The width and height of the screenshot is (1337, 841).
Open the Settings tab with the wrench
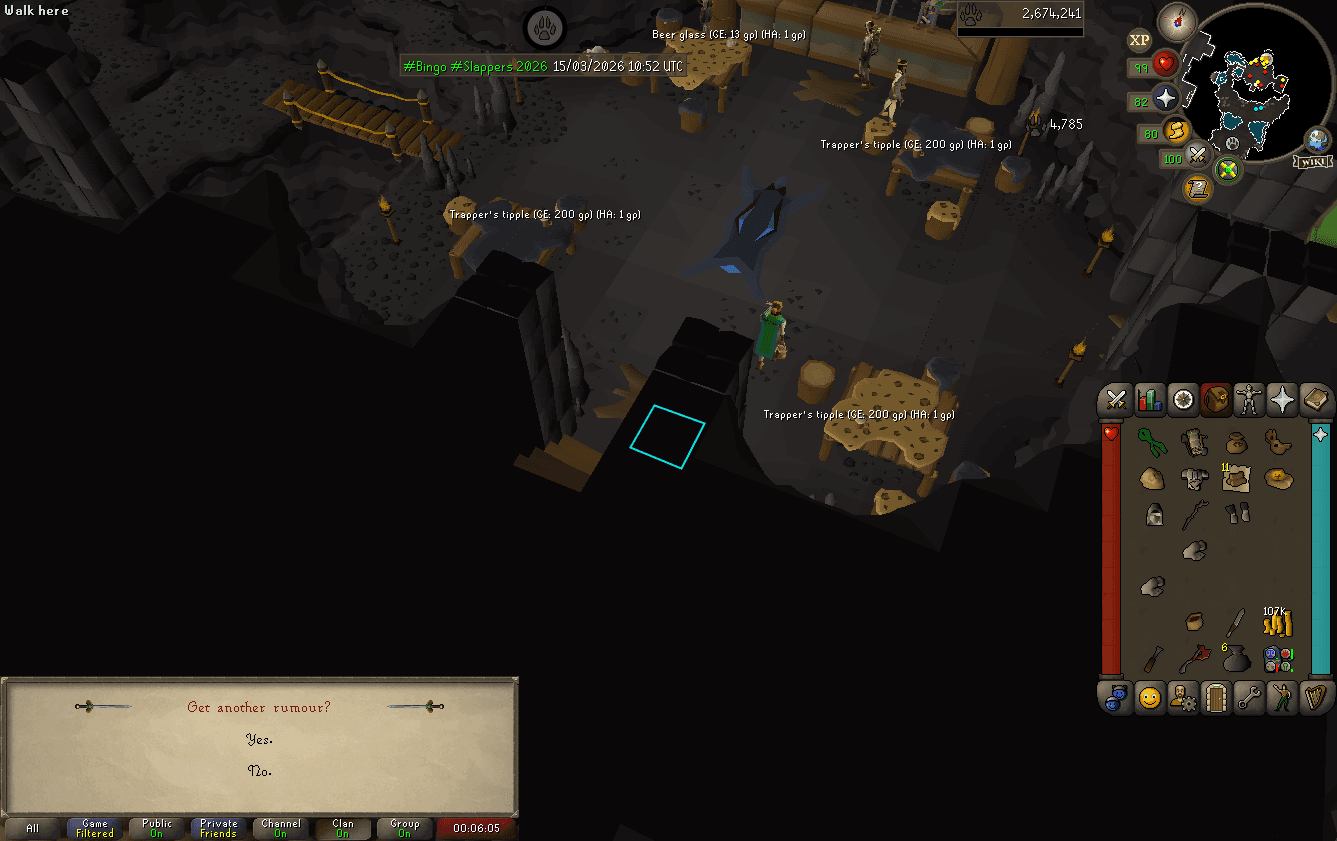coord(1249,698)
